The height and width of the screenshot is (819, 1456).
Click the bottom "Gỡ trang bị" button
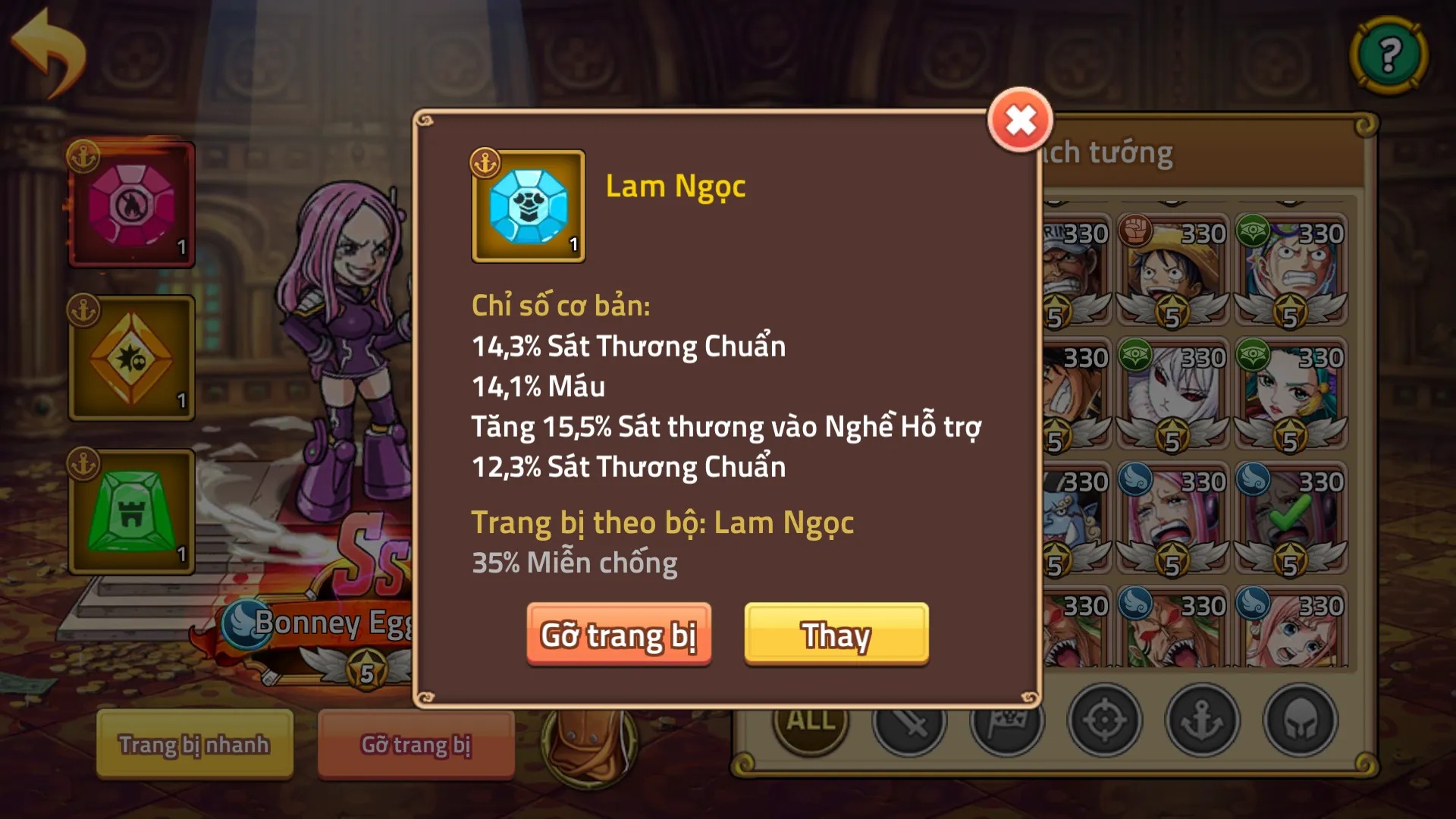click(416, 745)
